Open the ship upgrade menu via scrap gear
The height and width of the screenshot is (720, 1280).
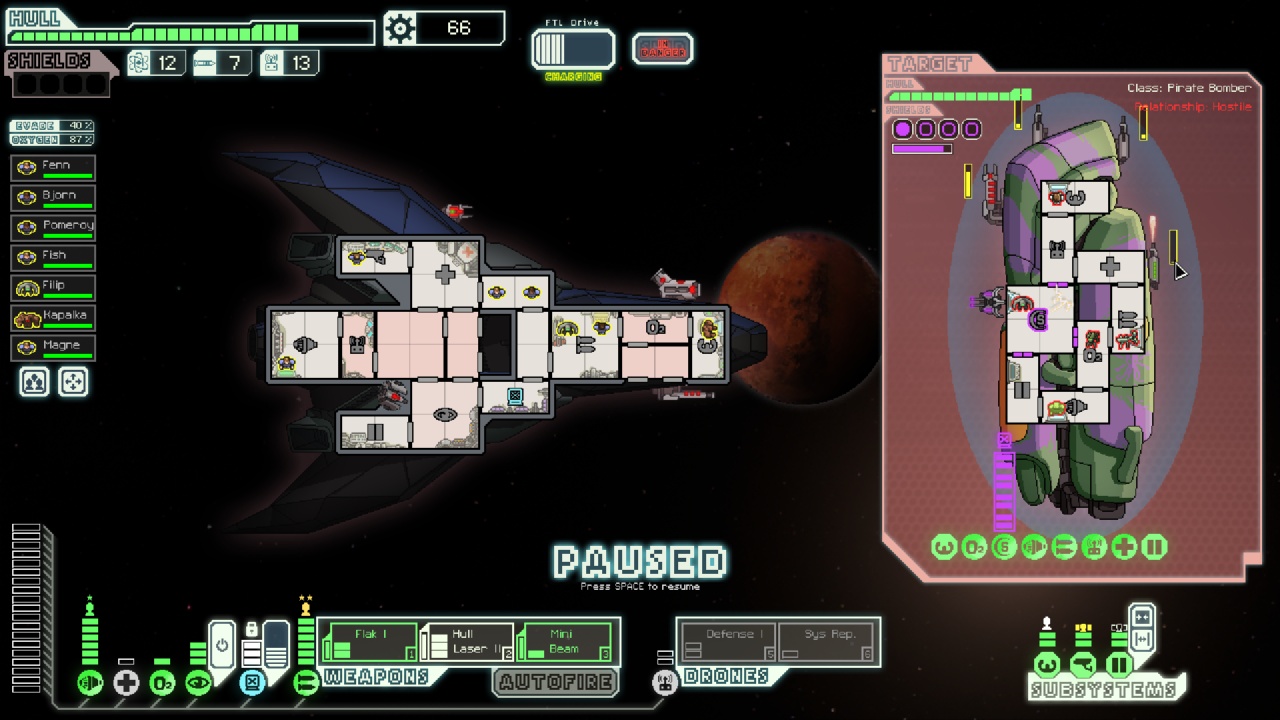[401, 29]
